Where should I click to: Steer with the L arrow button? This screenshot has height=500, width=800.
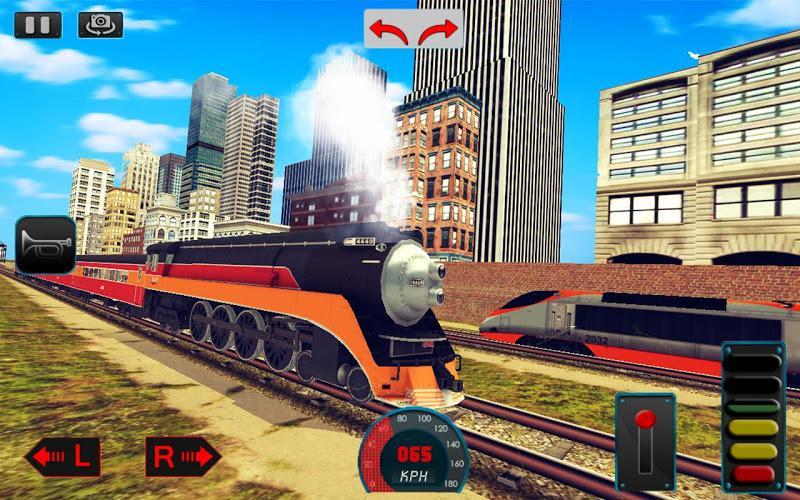[62, 457]
